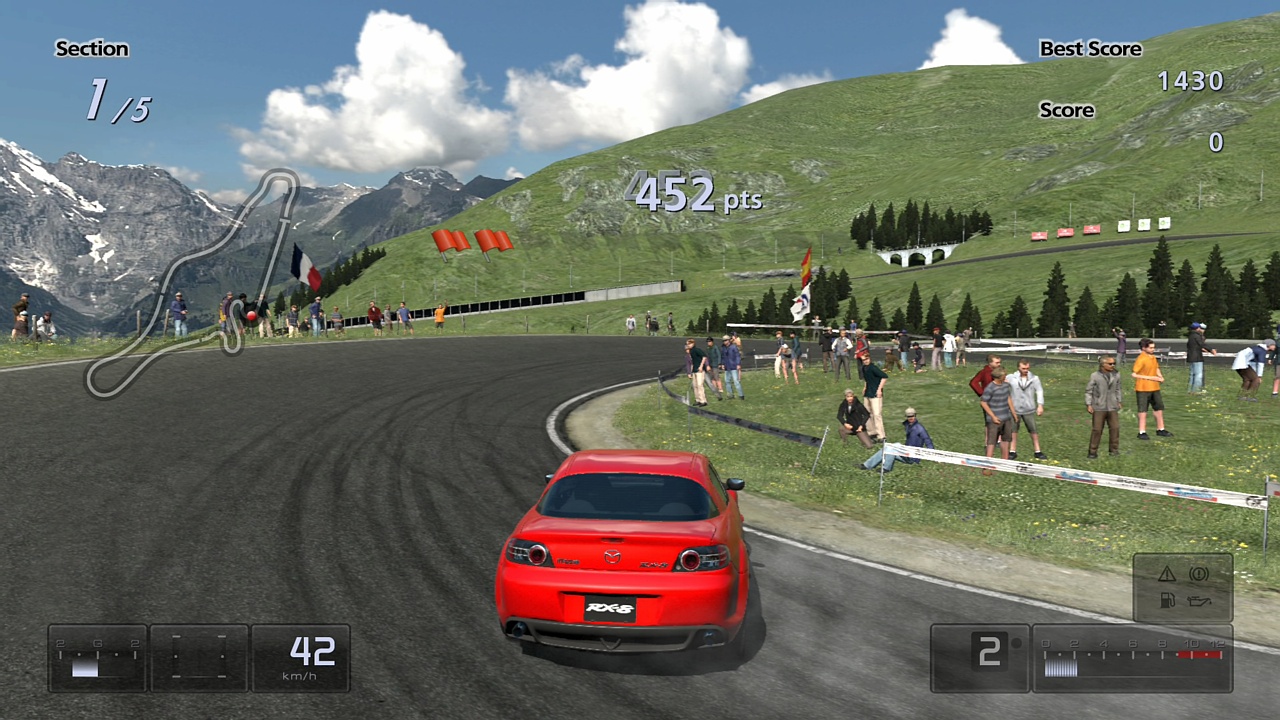Click the tire wear indicator display
This screenshot has height=720, width=1280.
tap(198, 657)
